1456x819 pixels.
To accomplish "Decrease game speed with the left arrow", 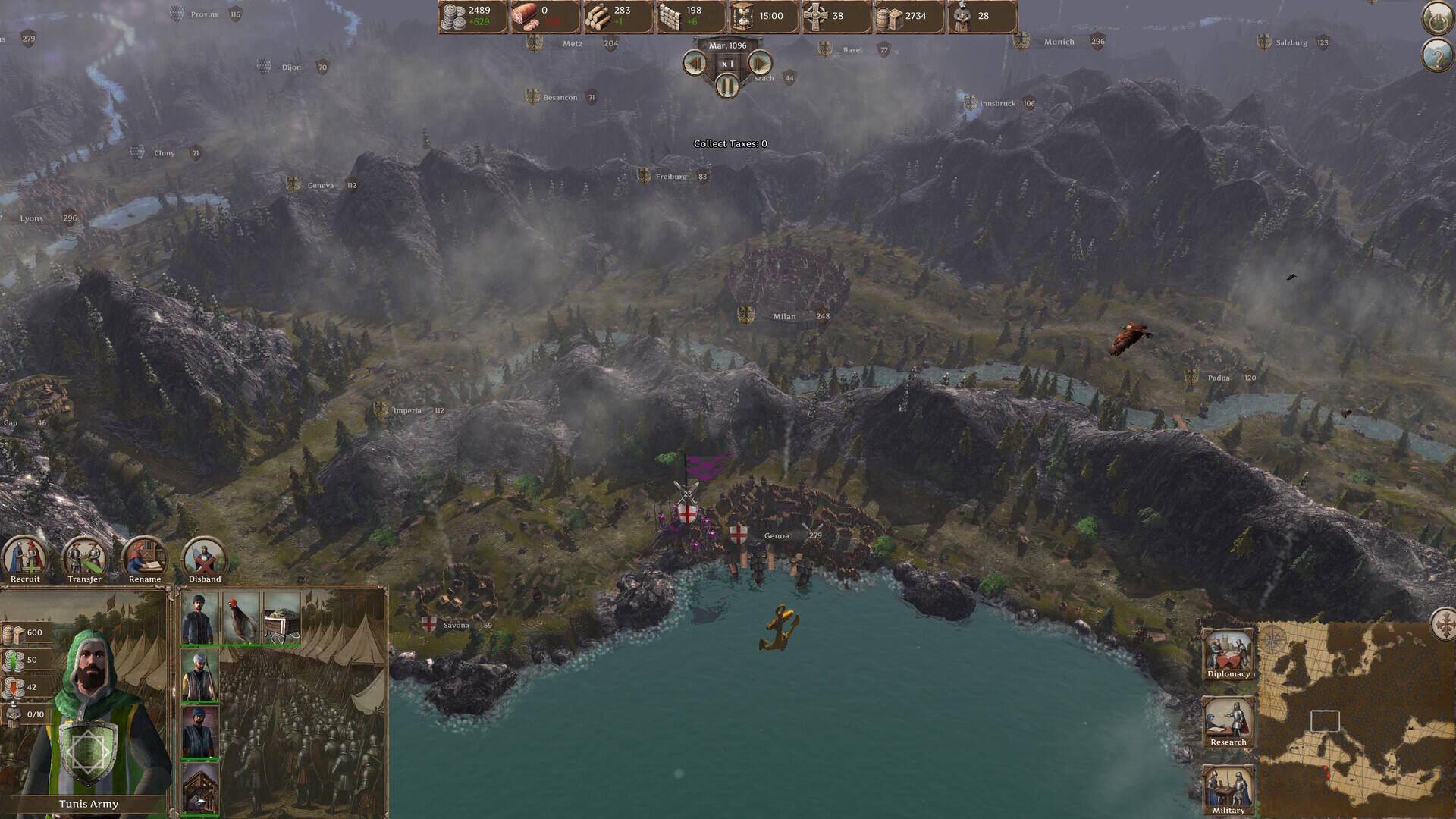I will pyautogui.click(x=695, y=64).
